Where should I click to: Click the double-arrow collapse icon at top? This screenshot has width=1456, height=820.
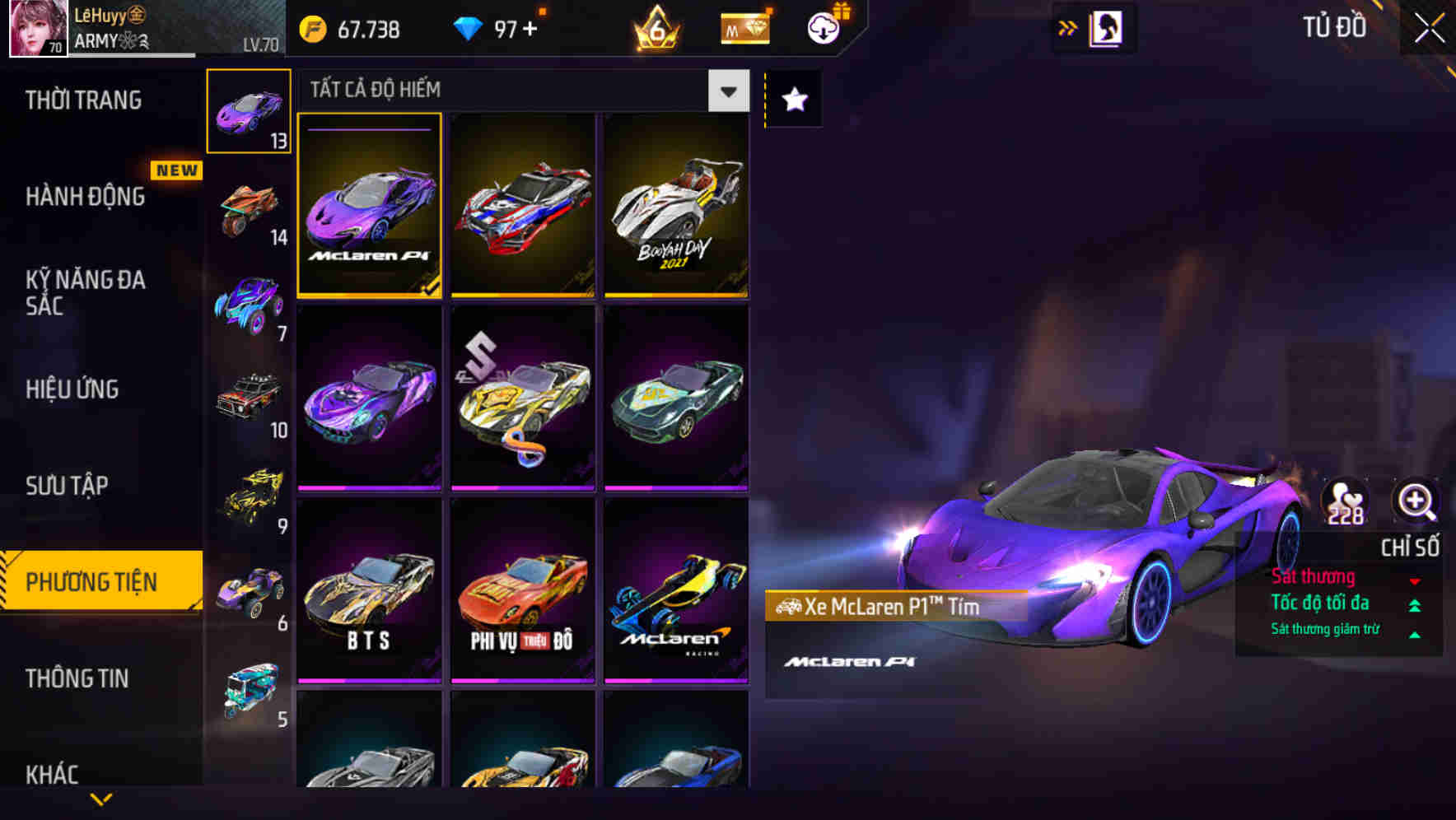pyautogui.click(x=1068, y=26)
